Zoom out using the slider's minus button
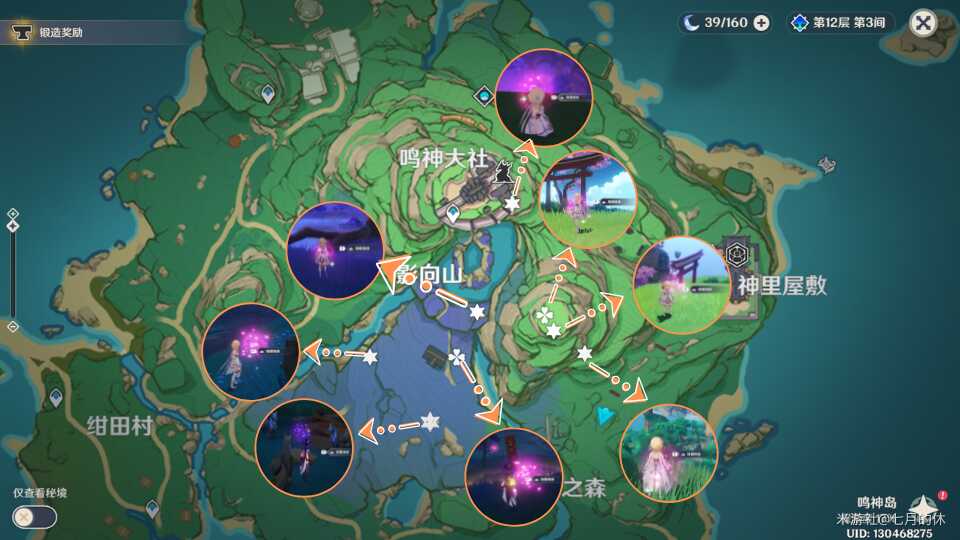The image size is (960, 540). (x=12, y=327)
